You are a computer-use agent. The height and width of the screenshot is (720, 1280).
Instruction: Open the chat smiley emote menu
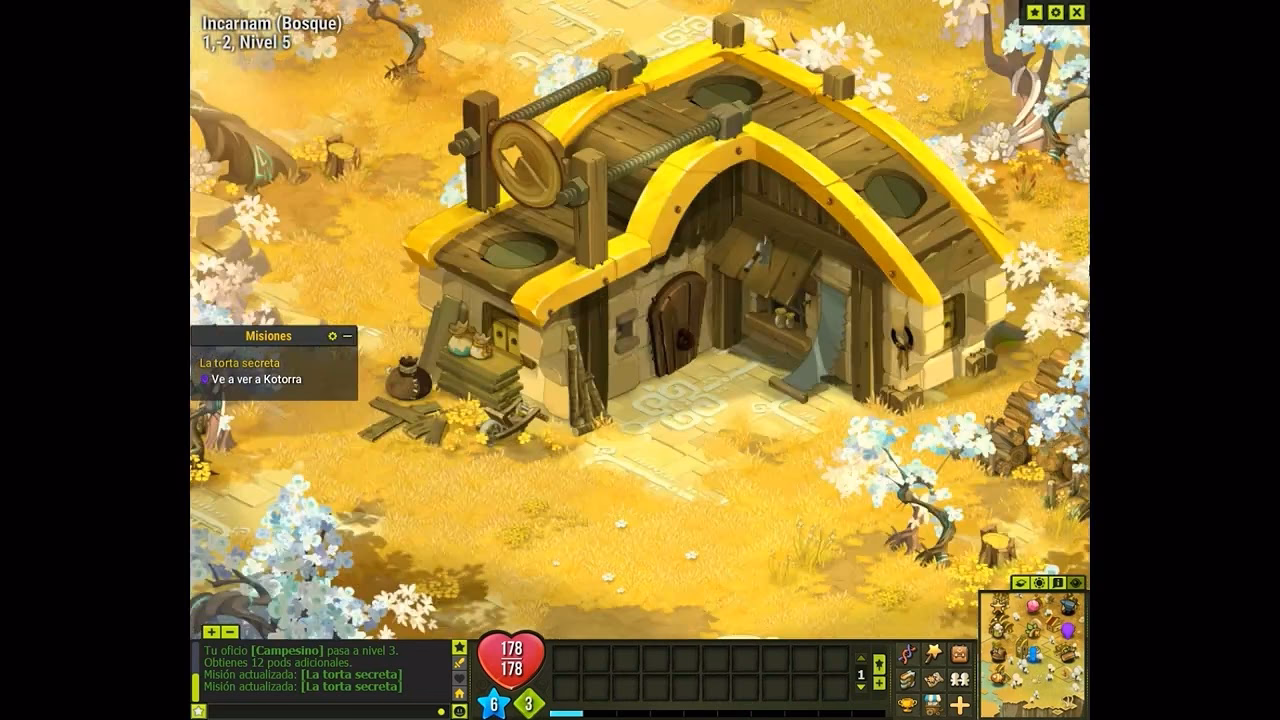pos(460,711)
